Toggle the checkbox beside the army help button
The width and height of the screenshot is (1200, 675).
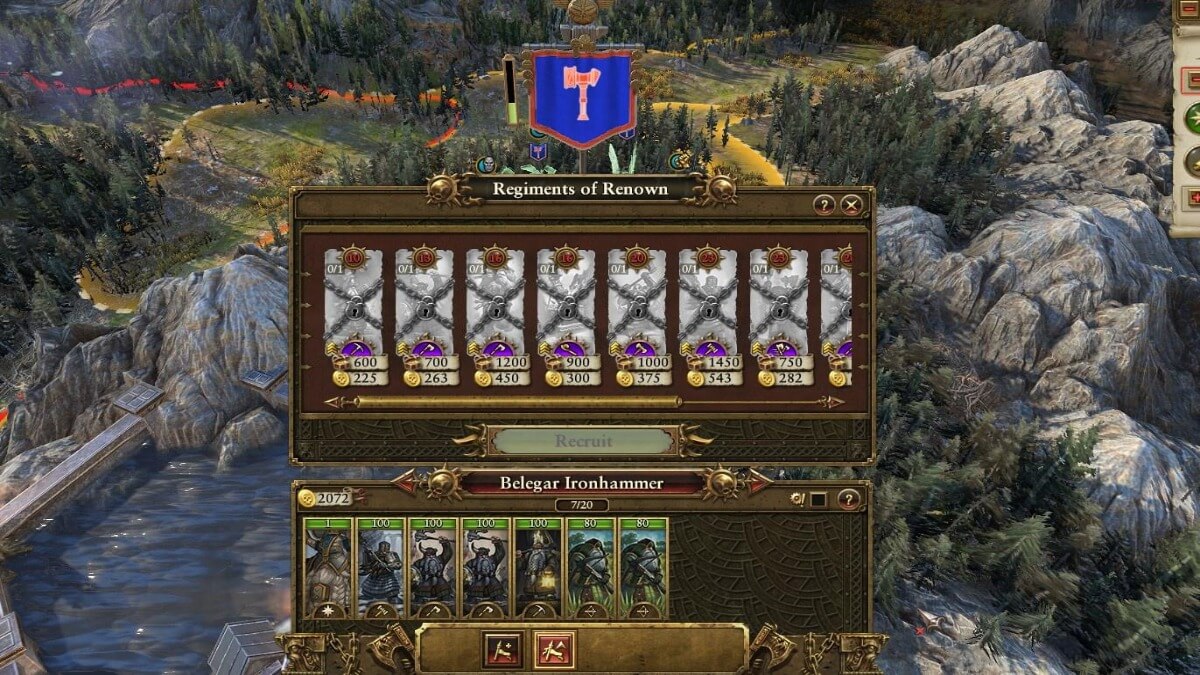[818, 499]
